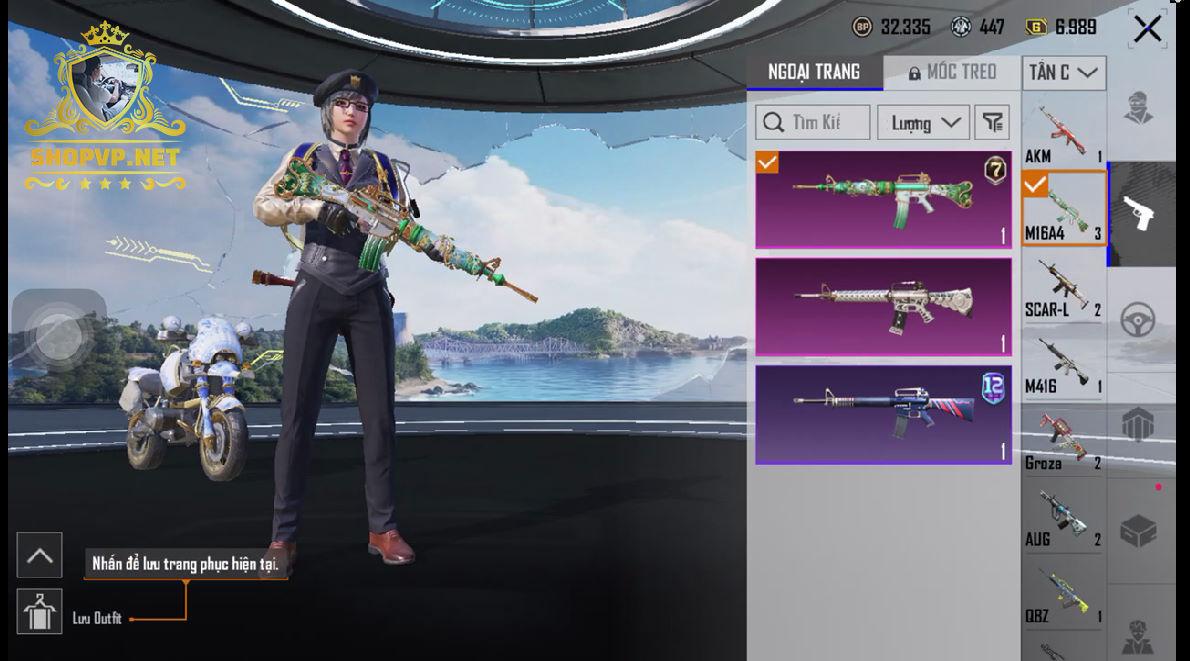
Task: Select the green M16A4 skin with level 7 badge
Action: [883, 199]
